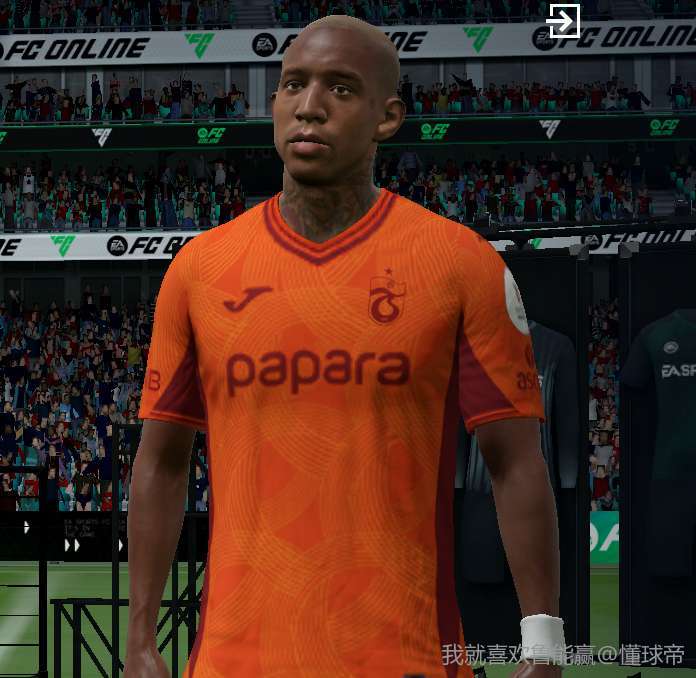Click the exit arrow icon
The width and height of the screenshot is (696, 678).
[564, 21]
